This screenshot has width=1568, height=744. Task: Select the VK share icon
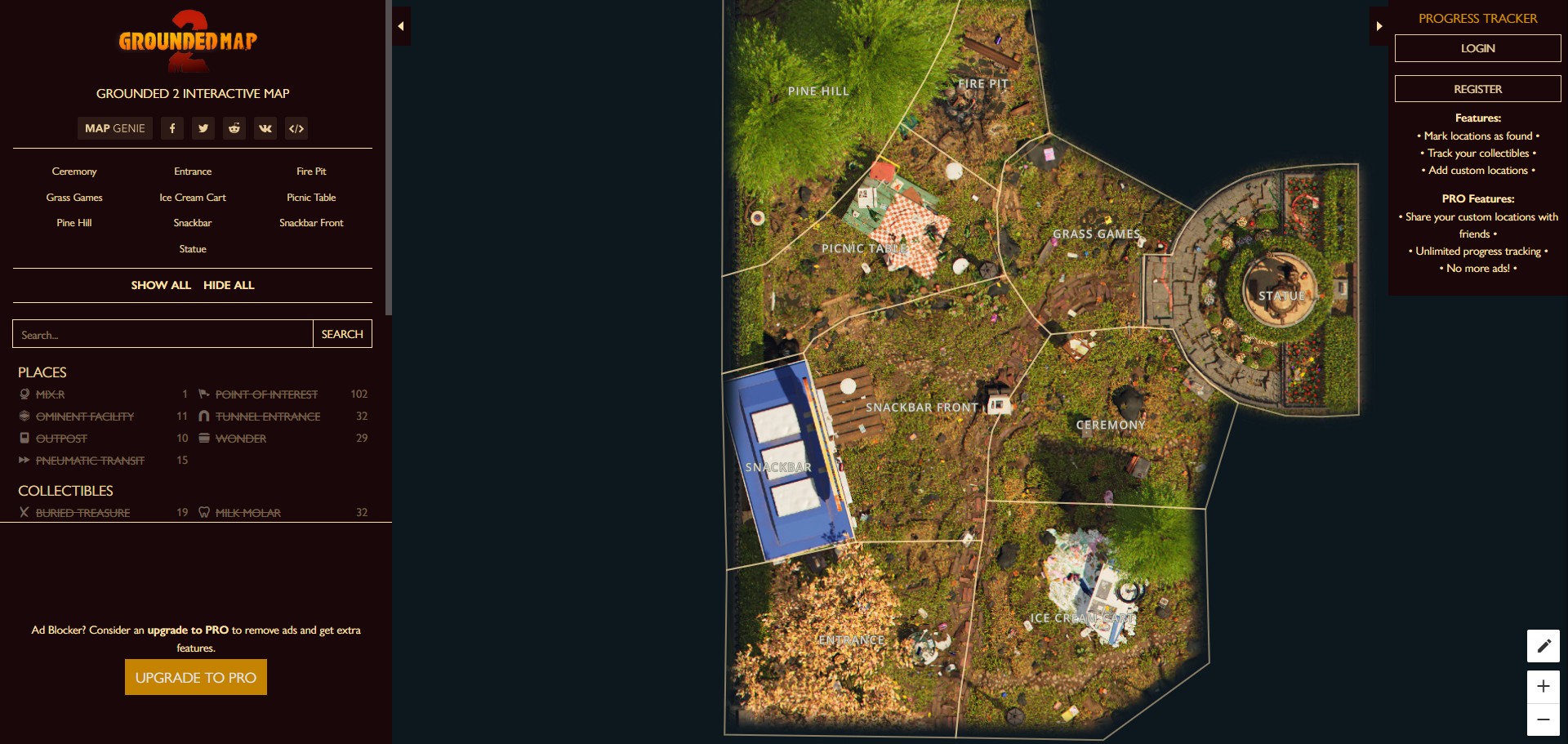265,128
